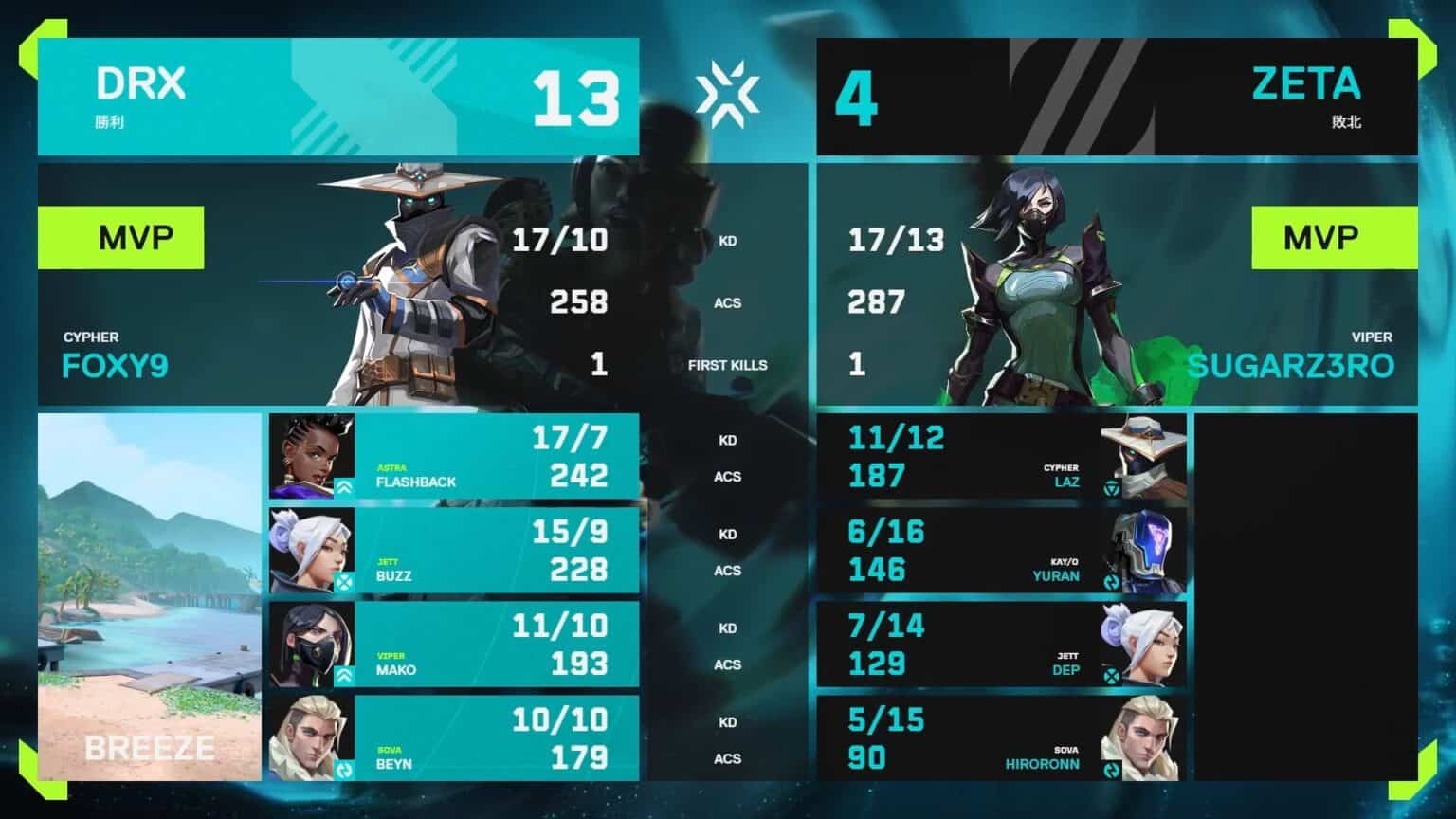The image size is (1456, 819).
Task: Choose Mako's Viper player row
Action: tap(453, 644)
